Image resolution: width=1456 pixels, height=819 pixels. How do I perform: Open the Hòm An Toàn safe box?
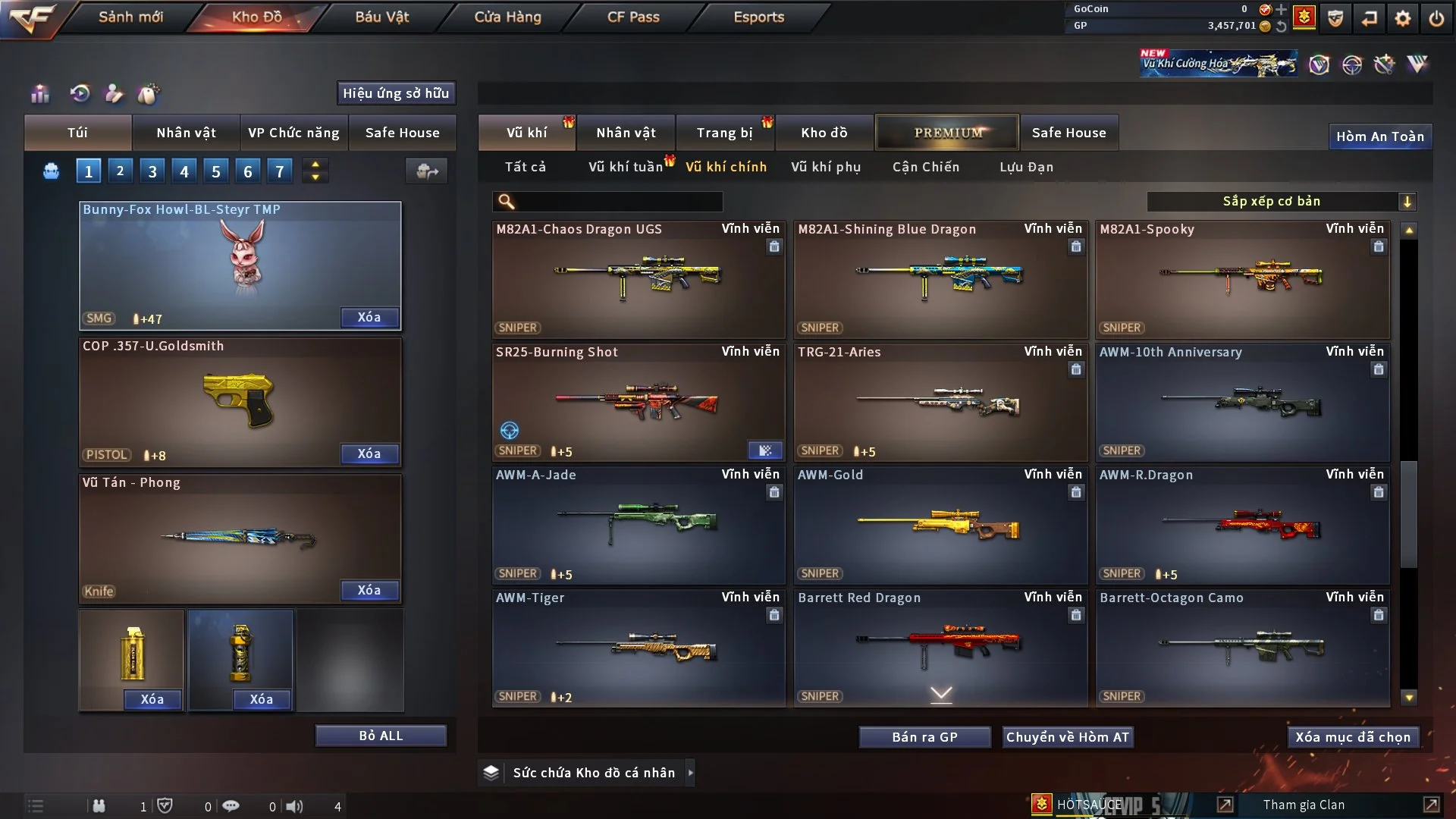(x=1379, y=136)
